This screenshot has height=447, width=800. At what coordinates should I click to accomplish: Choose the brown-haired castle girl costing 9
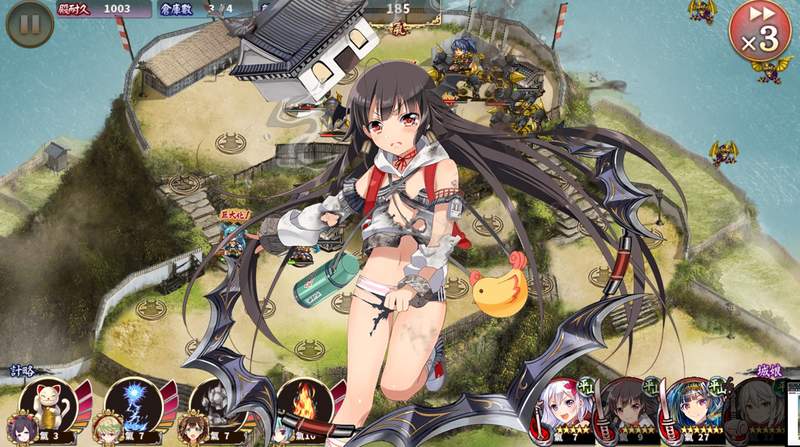tap(627, 410)
